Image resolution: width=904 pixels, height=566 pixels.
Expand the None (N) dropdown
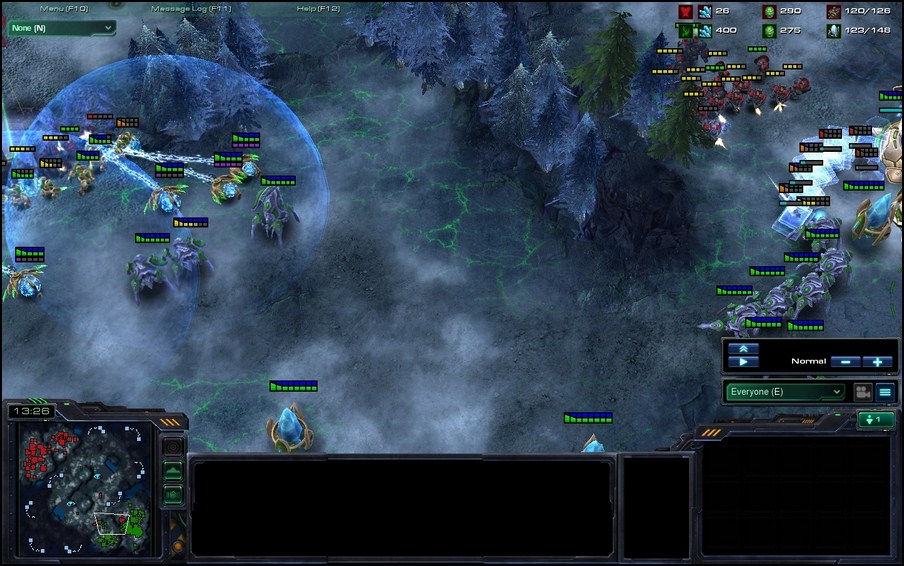(61, 28)
